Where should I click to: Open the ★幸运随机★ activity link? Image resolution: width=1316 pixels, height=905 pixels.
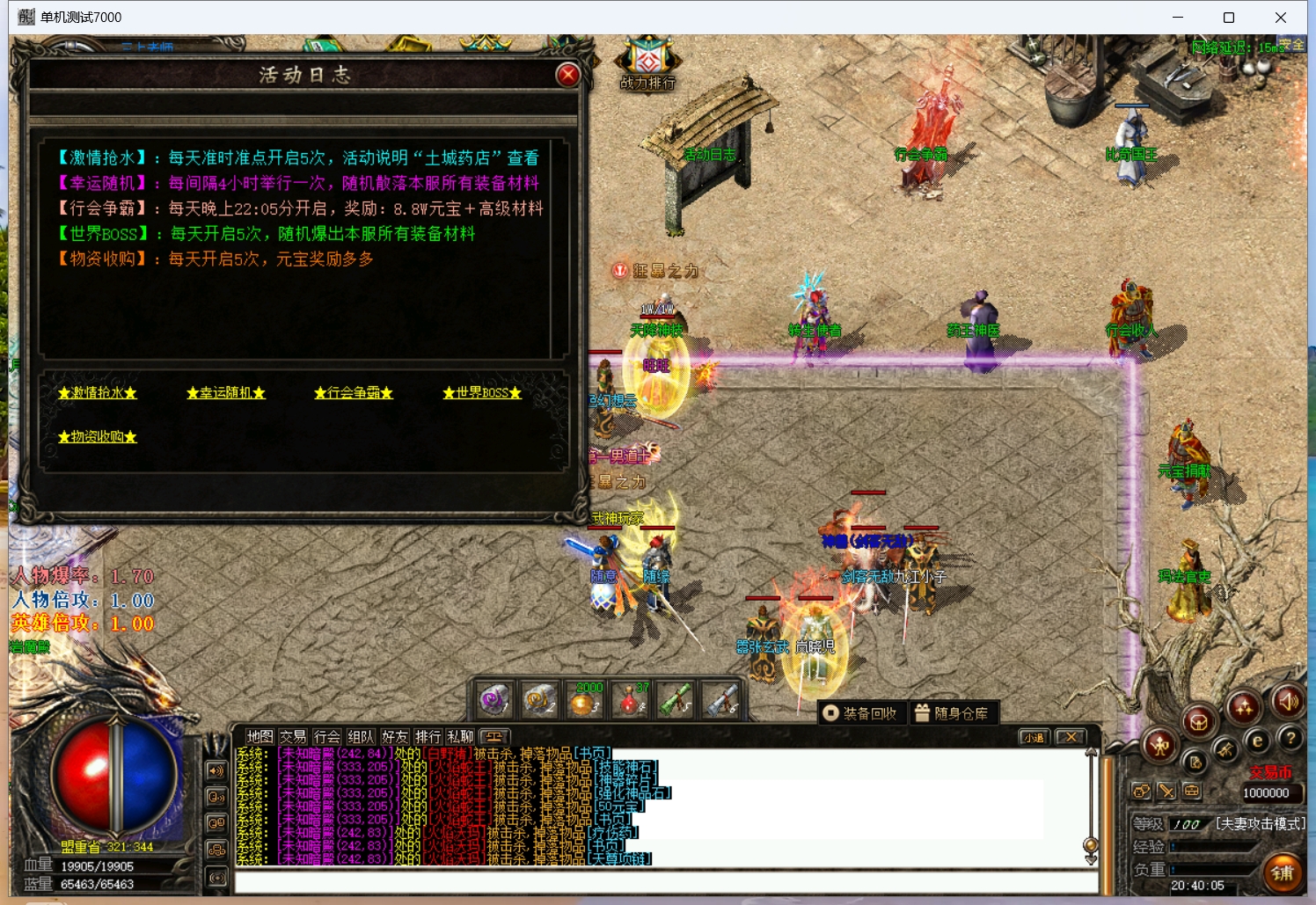tap(226, 393)
